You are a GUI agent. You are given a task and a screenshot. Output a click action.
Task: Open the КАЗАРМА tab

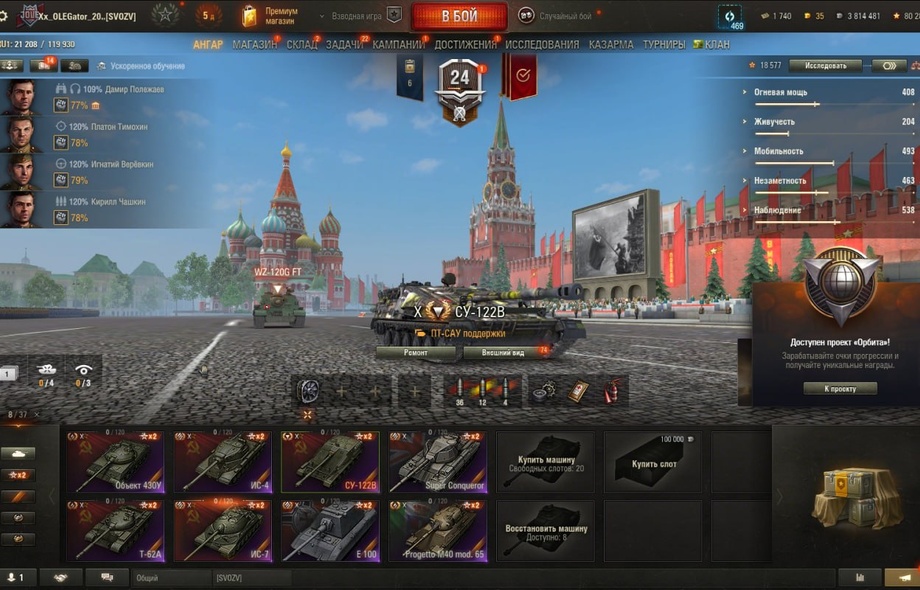(x=610, y=45)
